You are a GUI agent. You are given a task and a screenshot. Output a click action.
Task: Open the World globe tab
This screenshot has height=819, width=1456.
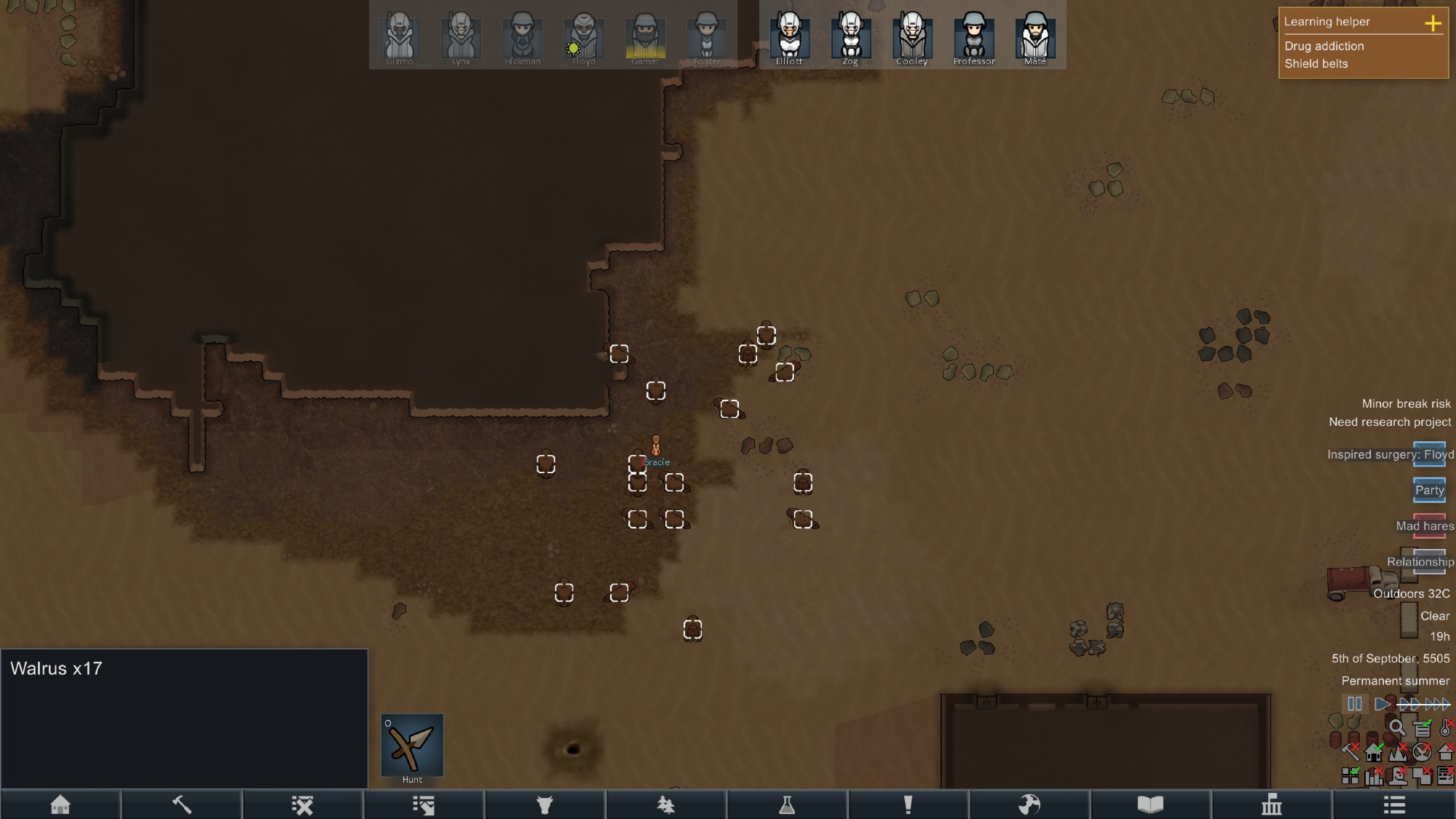(x=1029, y=804)
